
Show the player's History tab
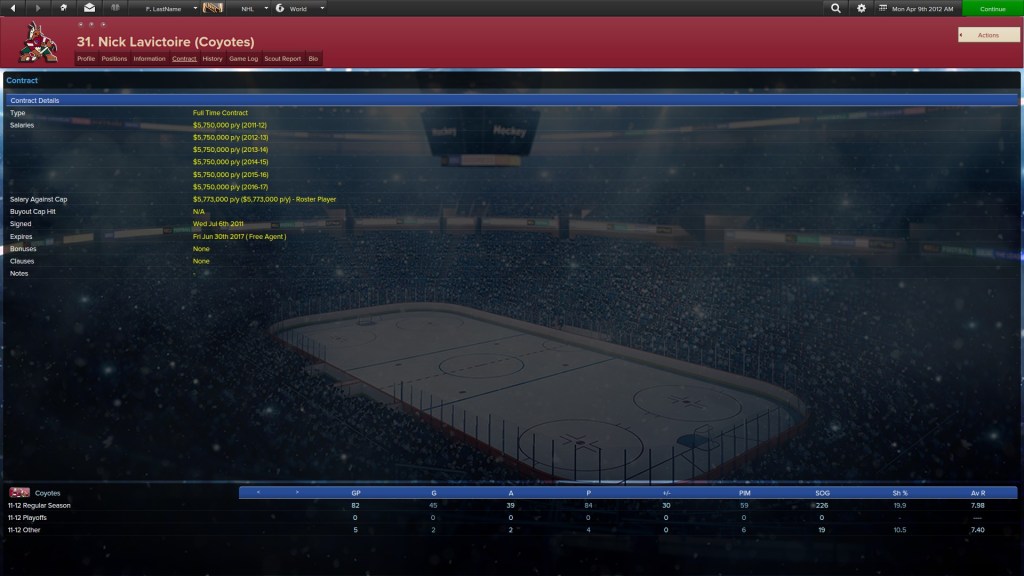pyautogui.click(x=212, y=59)
